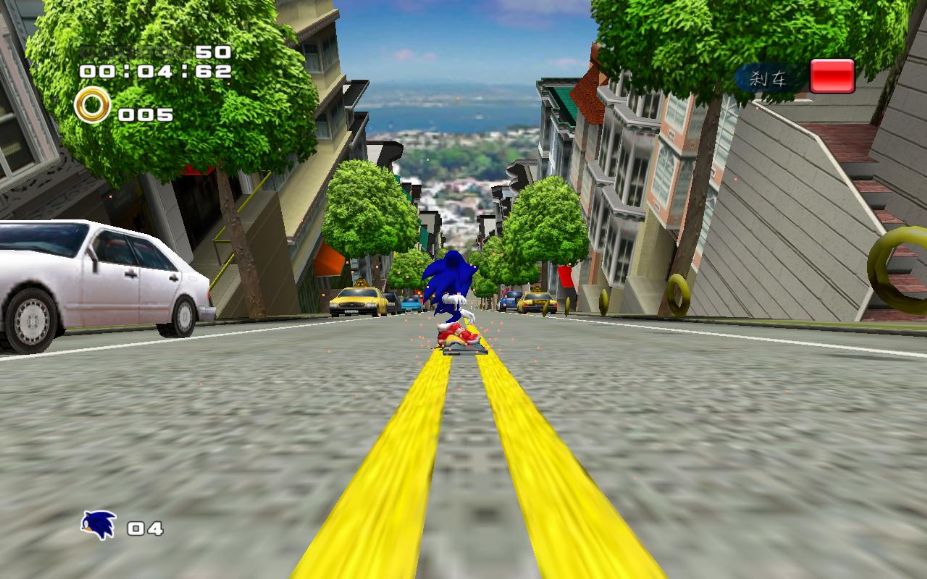927x579 pixels.
Task: Select the Sonic head lives icon
Action: 98,524
